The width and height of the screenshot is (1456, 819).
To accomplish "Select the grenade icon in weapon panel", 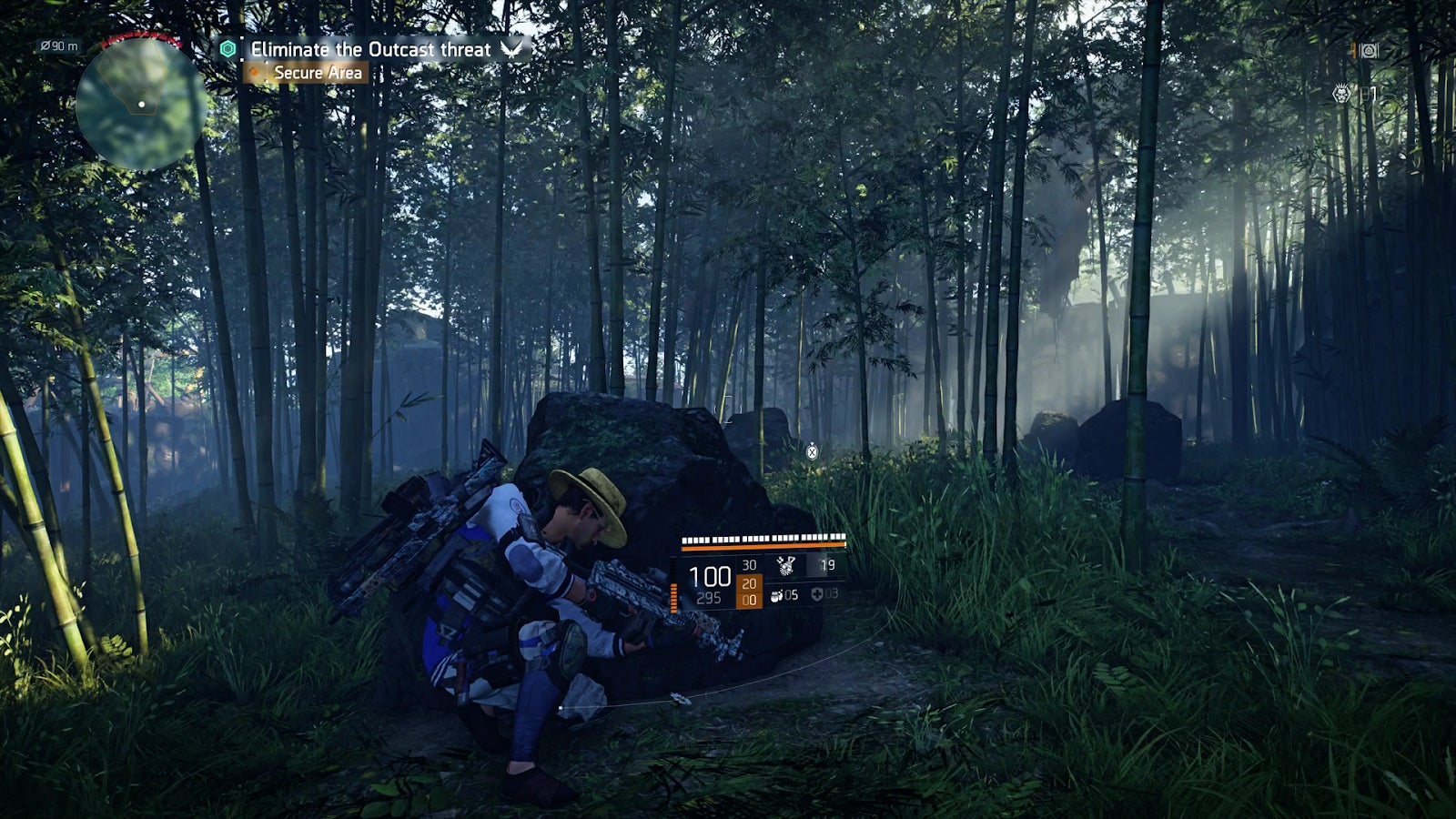I will pos(777,595).
